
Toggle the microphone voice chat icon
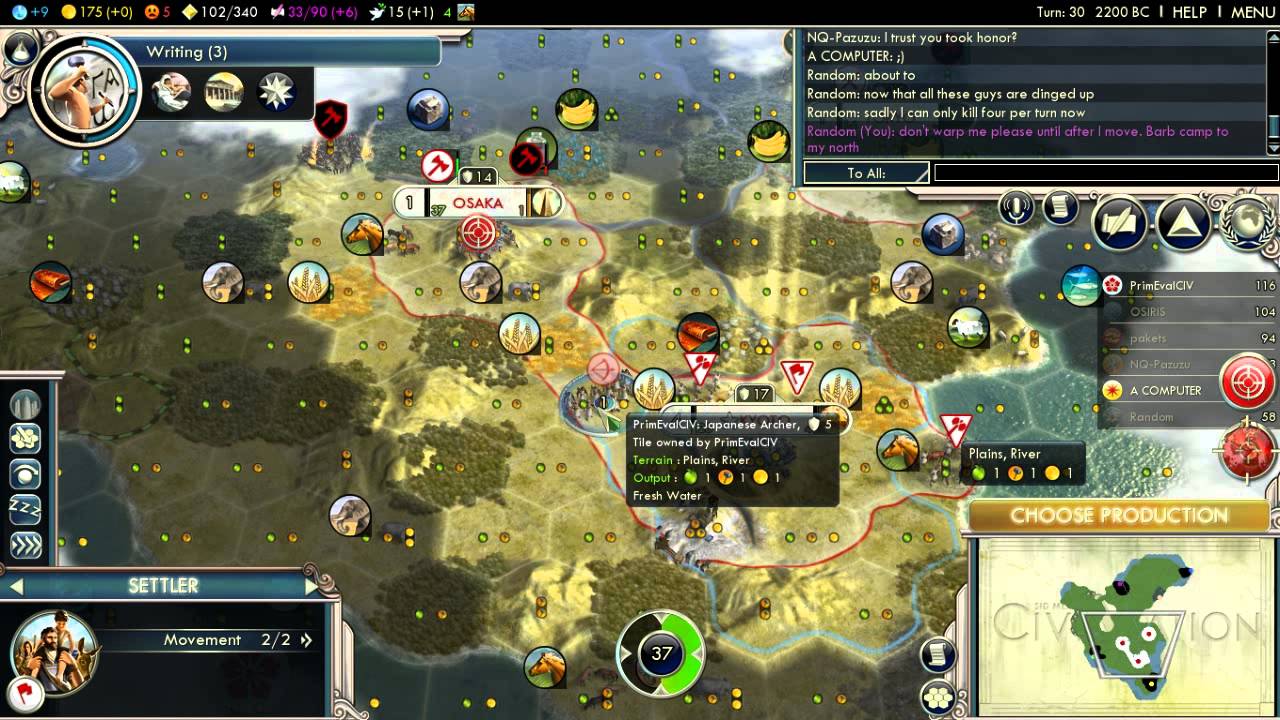(x=1016, y=208)
